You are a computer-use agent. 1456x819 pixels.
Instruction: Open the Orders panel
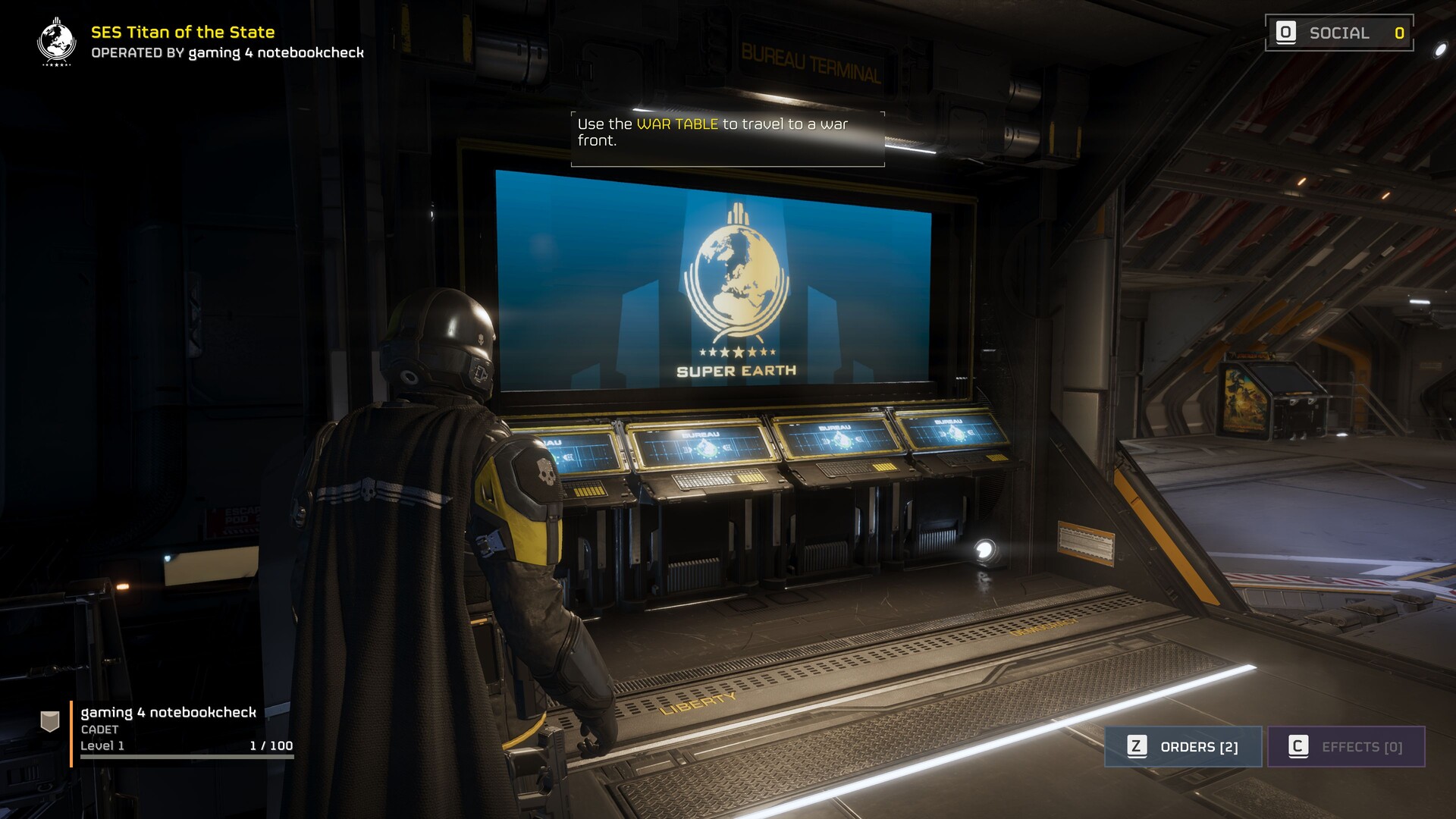tap(1183, 747)
